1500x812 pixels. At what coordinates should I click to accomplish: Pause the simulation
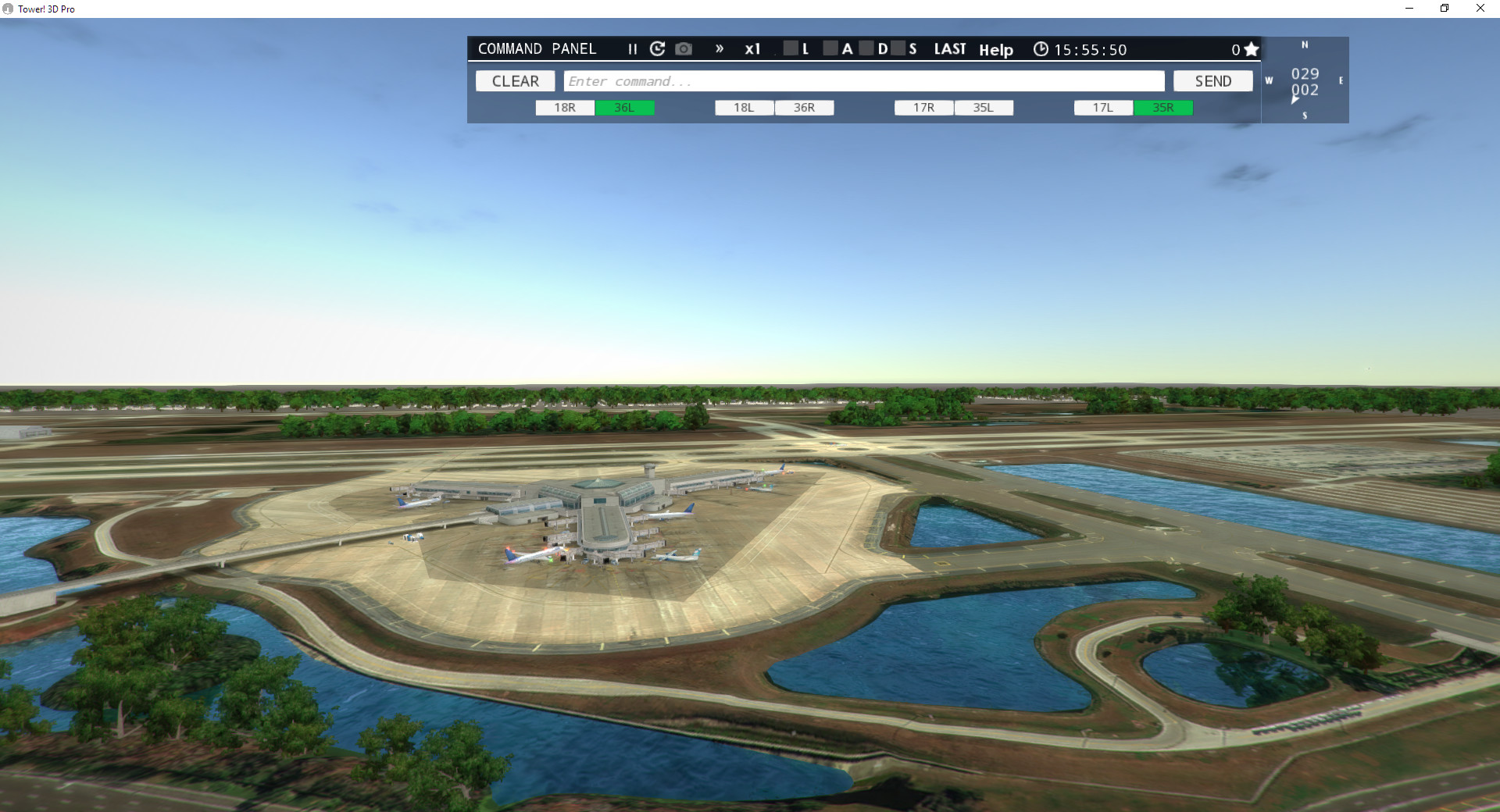pyautogui.click(x=632, y=49)
